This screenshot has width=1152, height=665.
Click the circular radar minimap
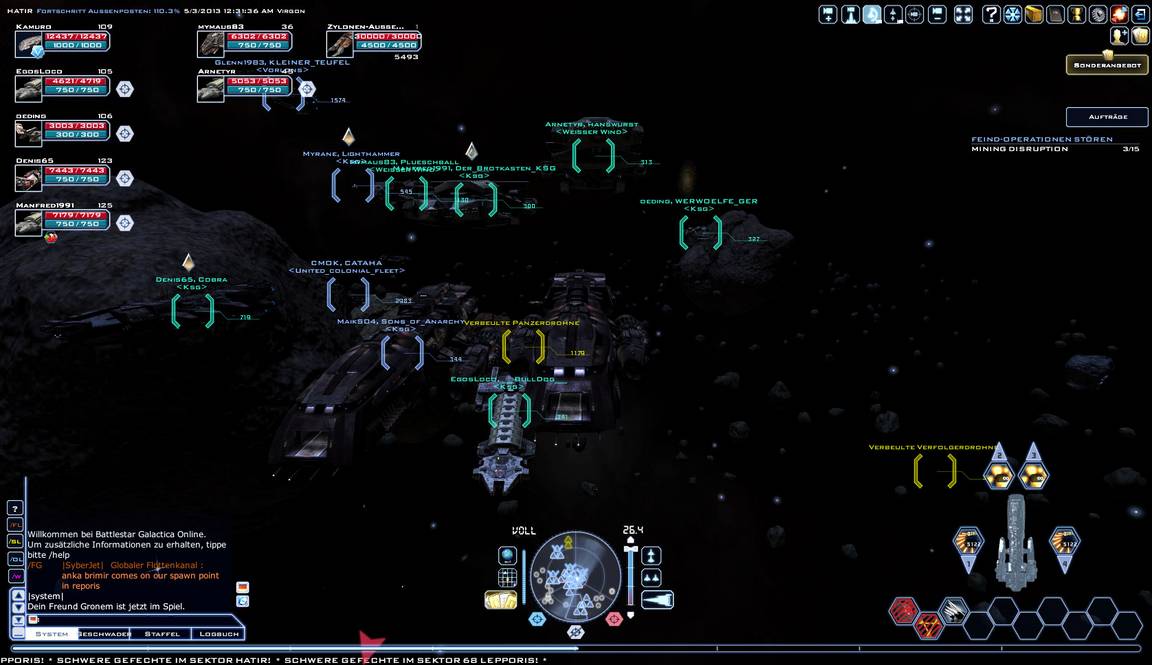[x=575, y=574]
